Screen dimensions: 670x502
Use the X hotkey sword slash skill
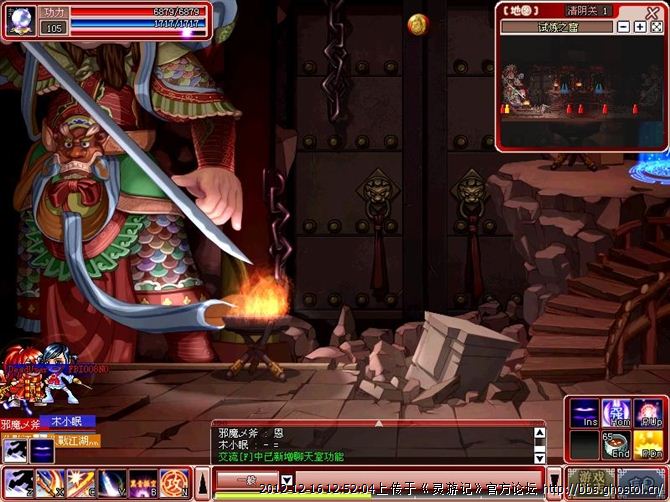pyautogui.click(x=49, y=483)
